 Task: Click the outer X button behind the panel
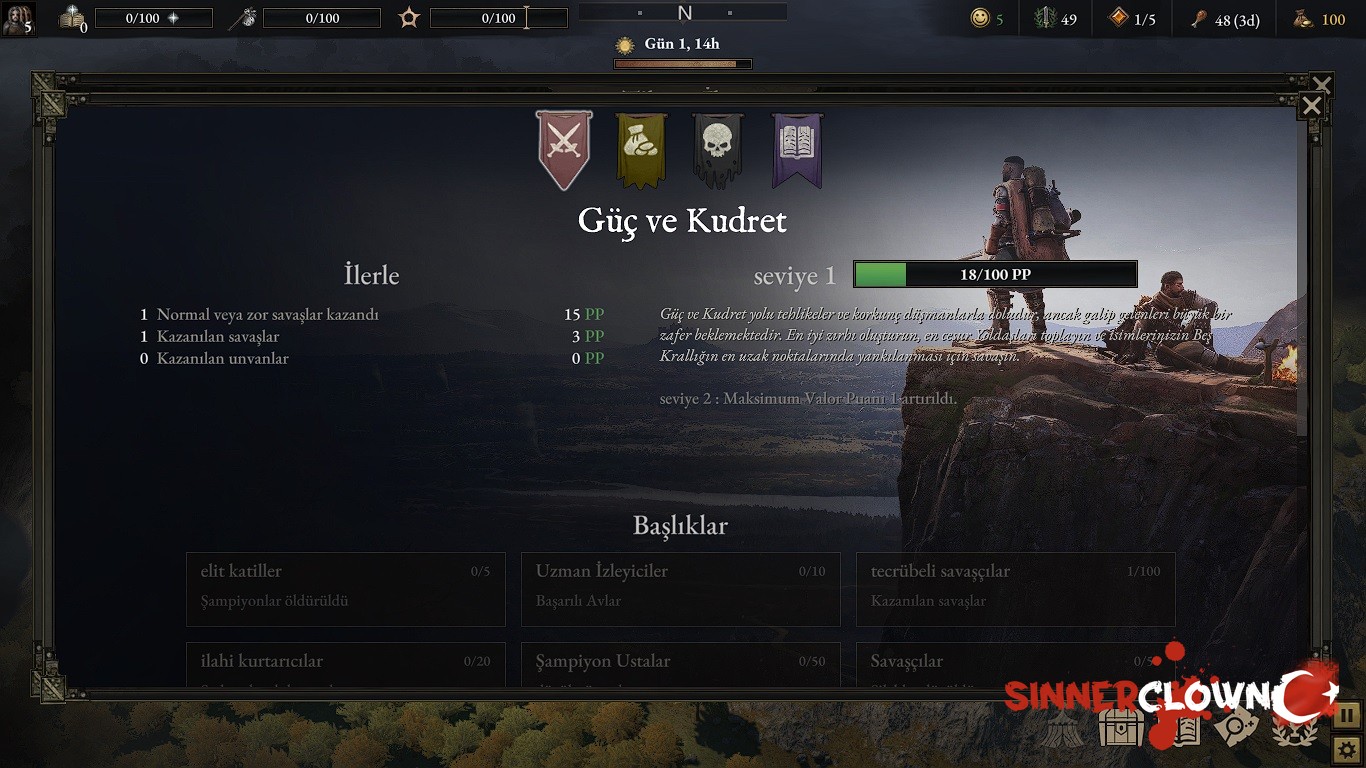pos(1322,84)
